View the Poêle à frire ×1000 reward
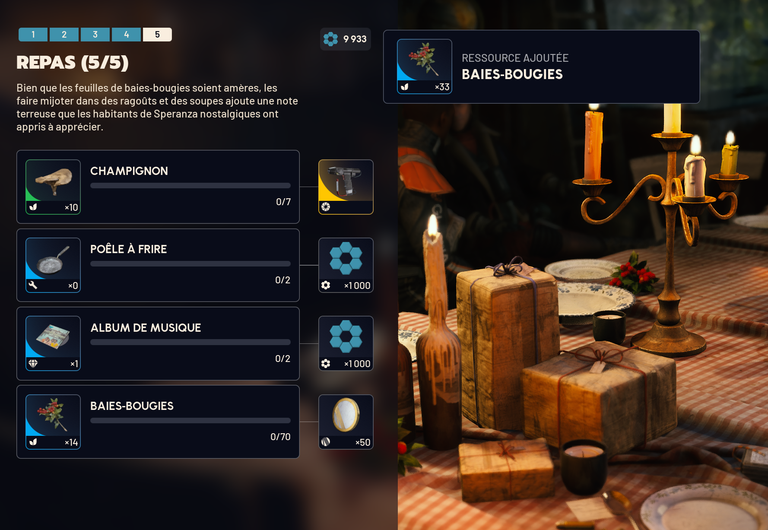 point(346,265)
